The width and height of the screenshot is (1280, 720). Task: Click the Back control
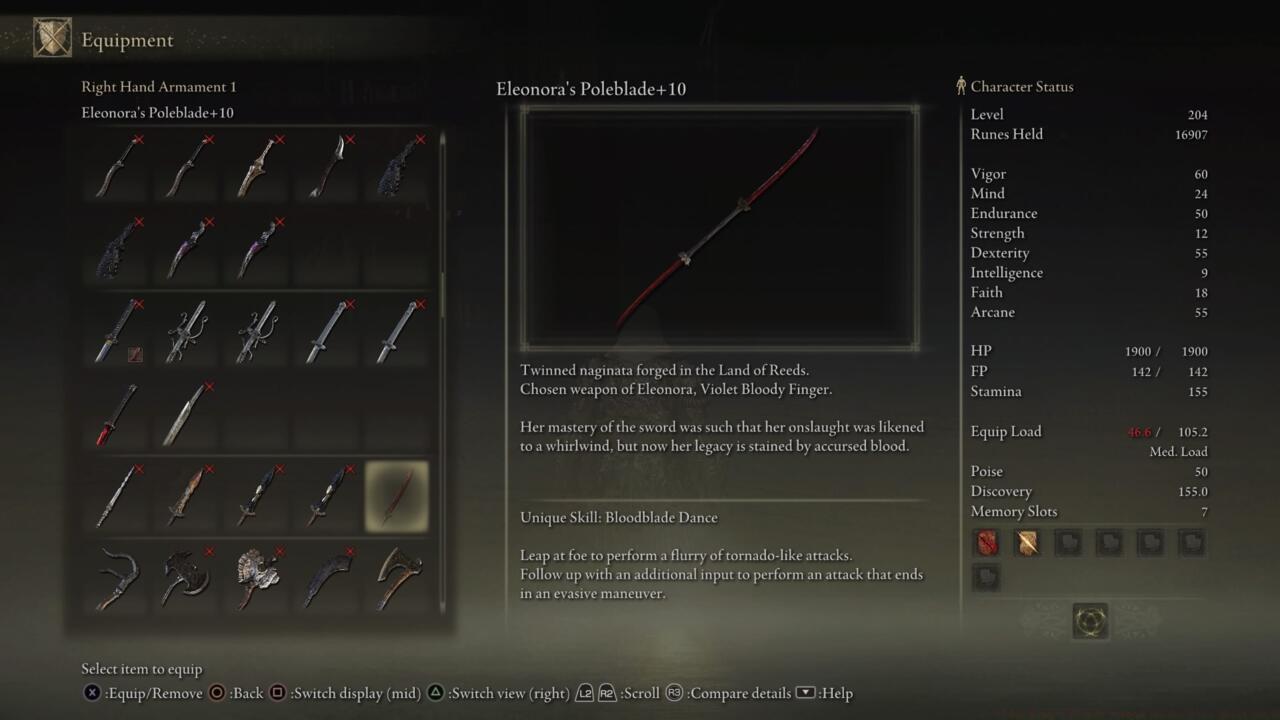point(240,693)
